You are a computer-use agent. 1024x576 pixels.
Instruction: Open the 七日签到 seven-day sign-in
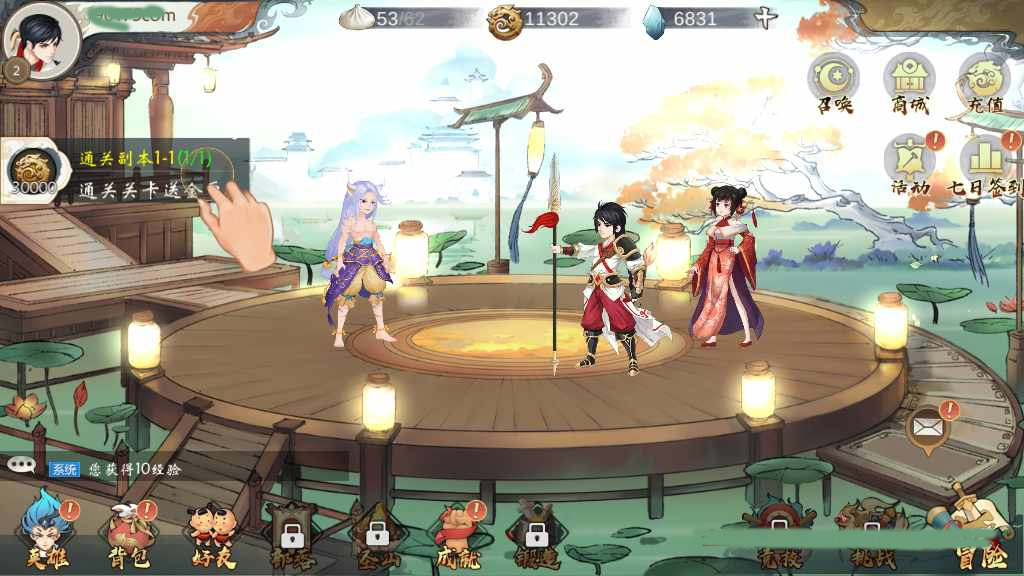click(x=985, y=162)
